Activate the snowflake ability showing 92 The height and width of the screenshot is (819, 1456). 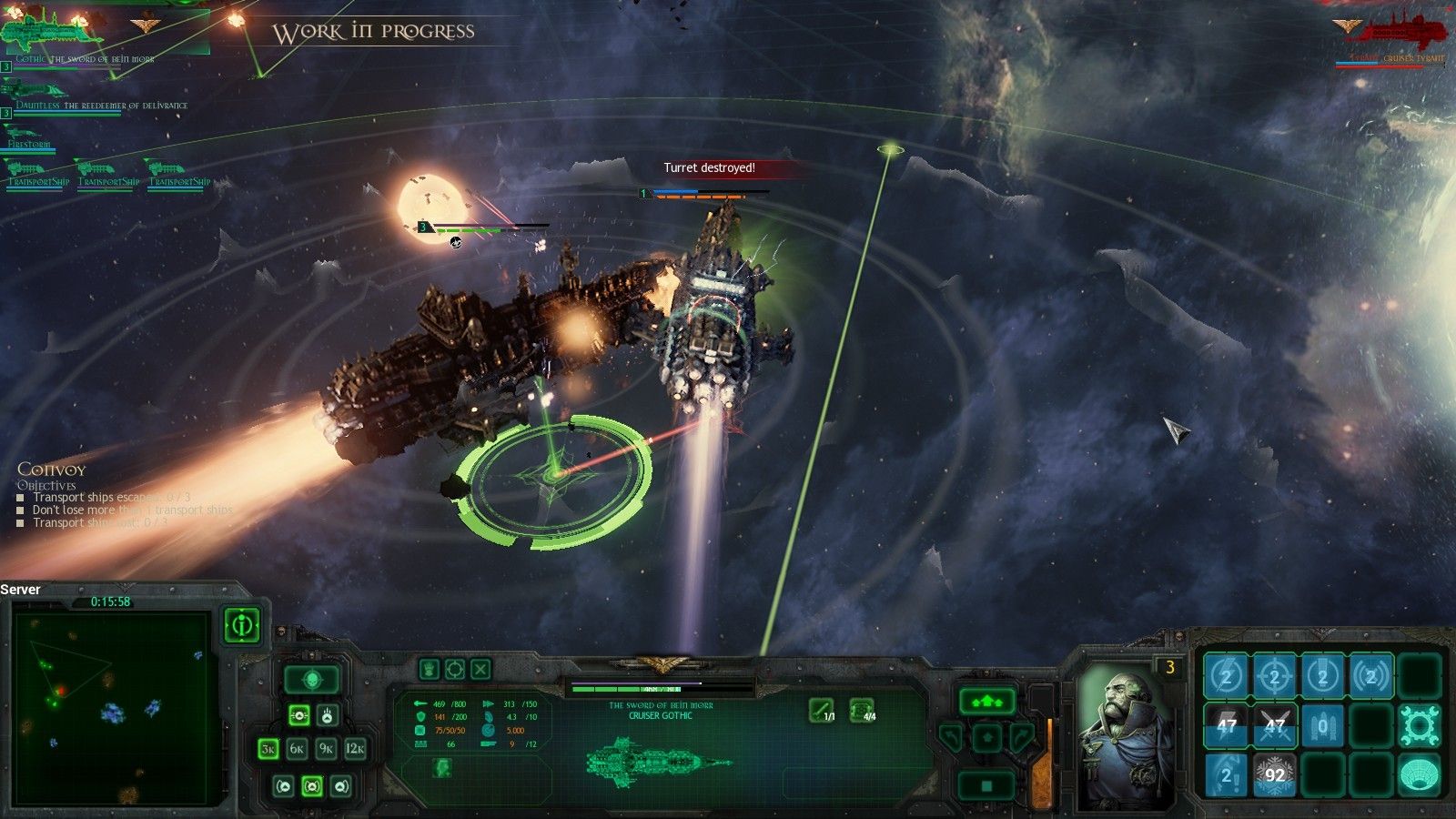click(x=1274, y=774)
